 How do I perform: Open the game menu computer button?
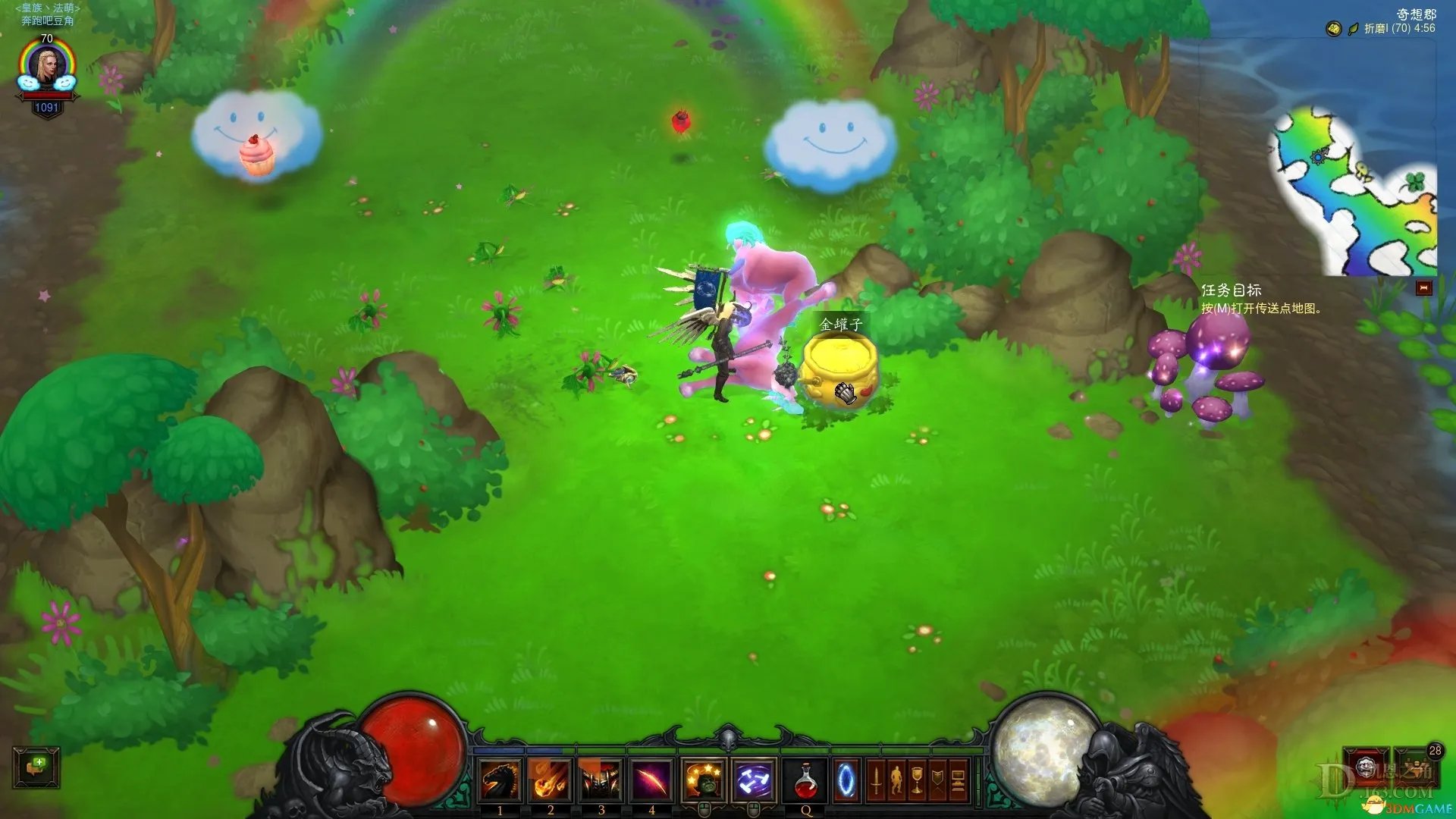tap(958, 780)
